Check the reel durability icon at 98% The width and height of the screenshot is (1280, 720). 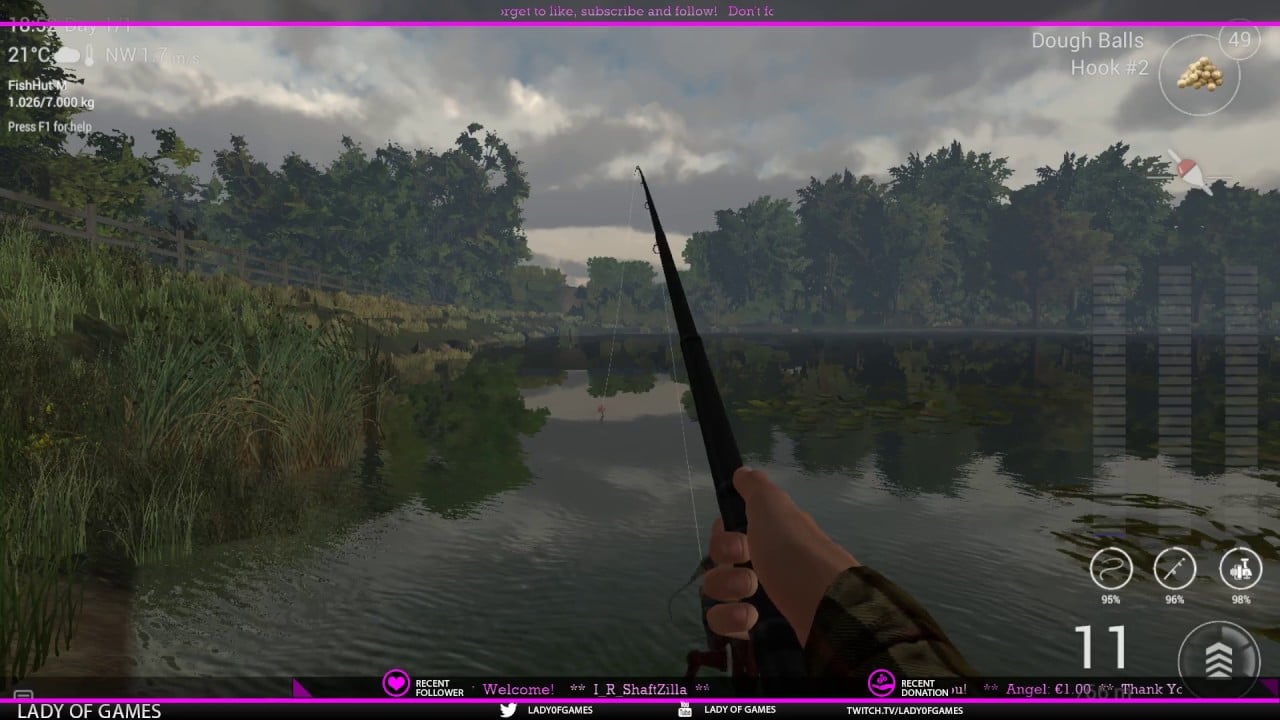coord(1239,566)
